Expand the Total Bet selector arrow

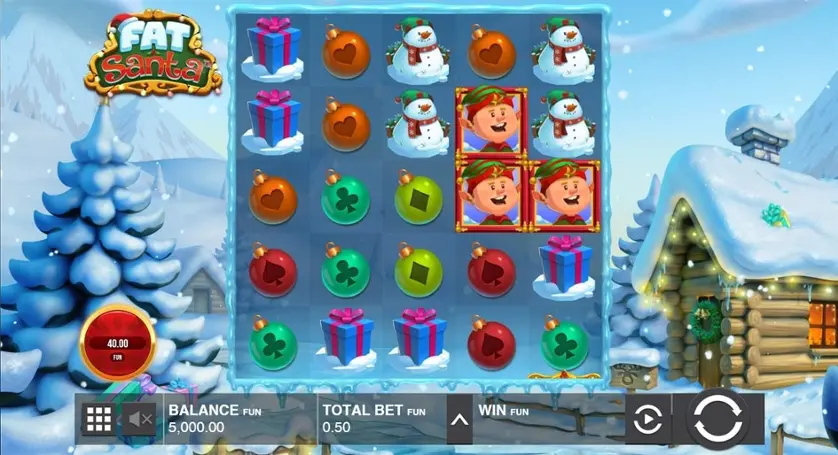[x=459, y=419]
